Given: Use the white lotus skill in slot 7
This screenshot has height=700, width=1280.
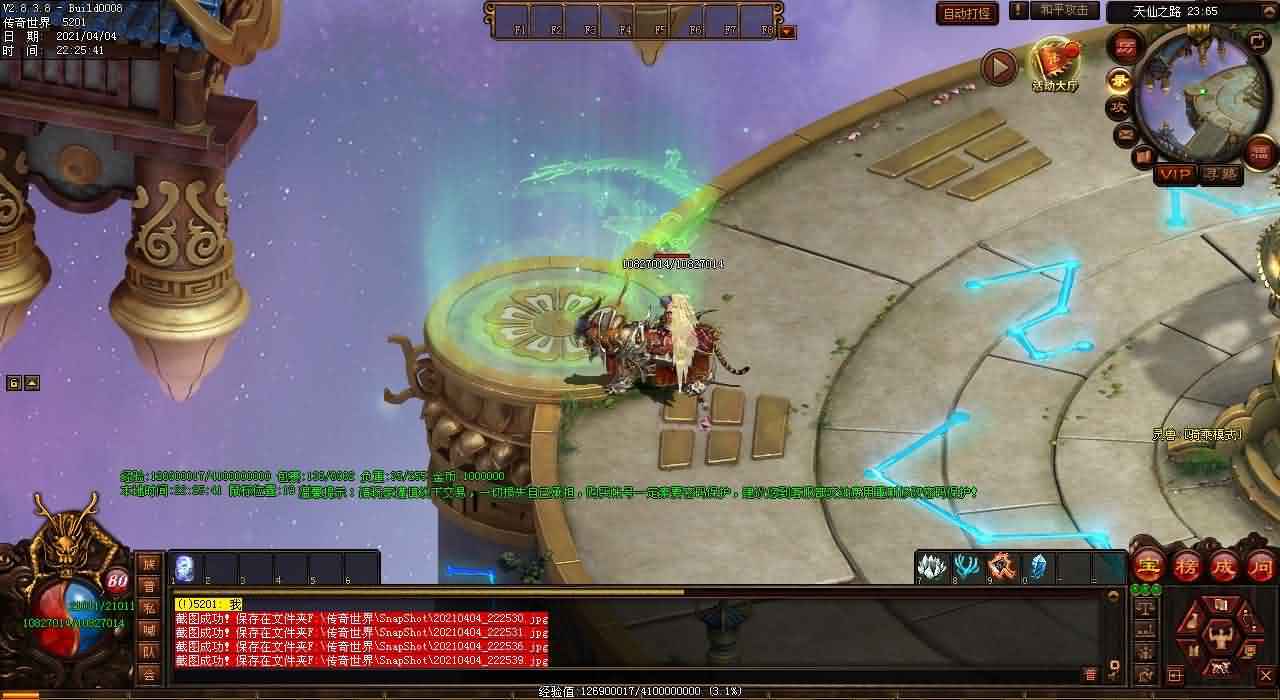Looking at the screenshot, I should coord(932,567).
